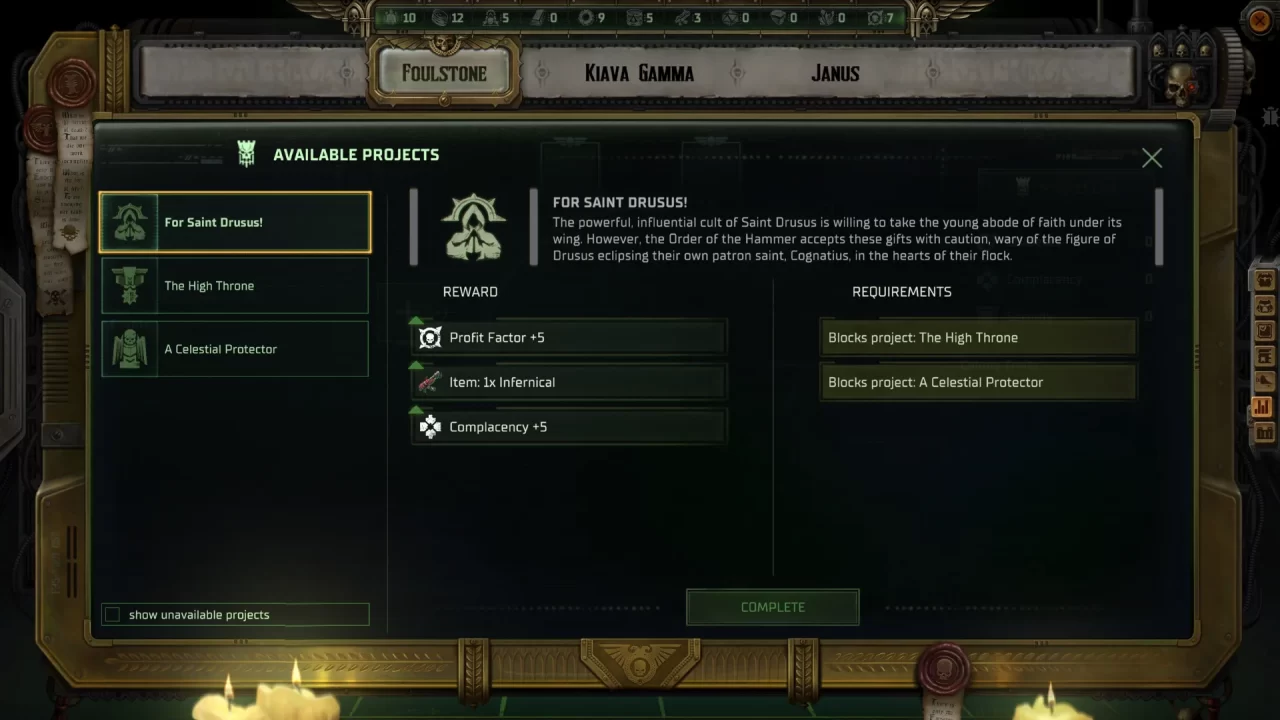Click the A Celestial Protector statue icon
The width and height of the screenshot is (1280, 720).
click(129, 348)
